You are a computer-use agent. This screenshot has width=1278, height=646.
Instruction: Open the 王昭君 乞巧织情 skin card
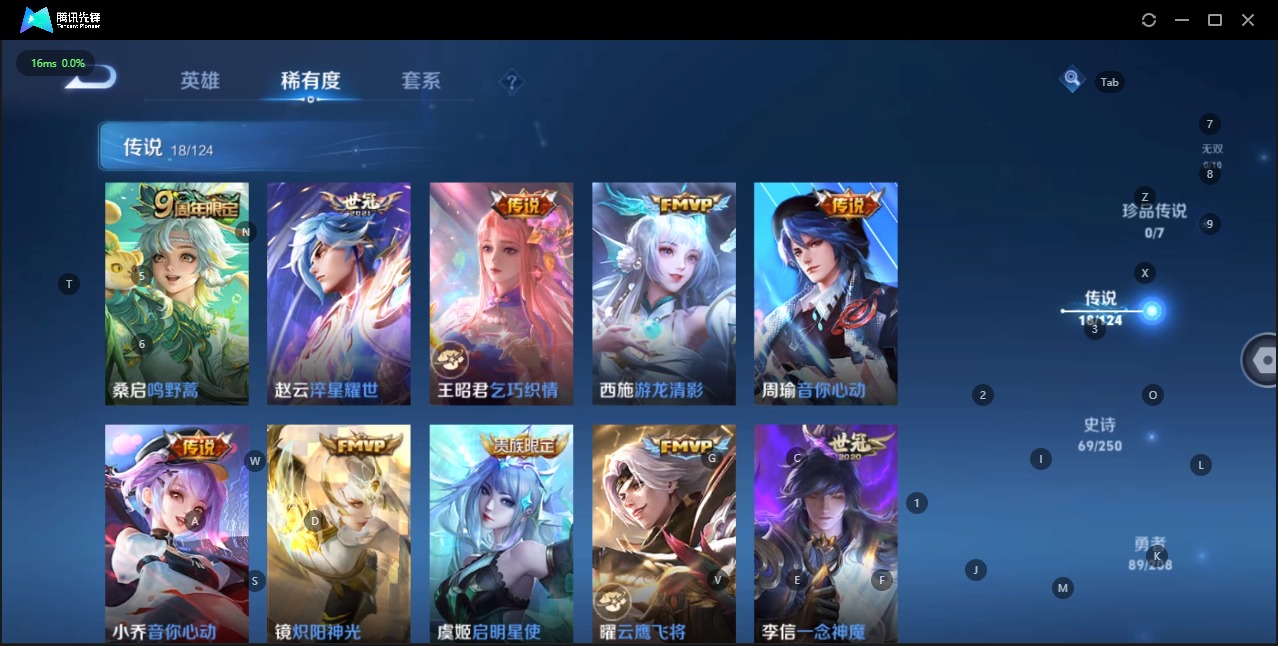coord(501,293)
